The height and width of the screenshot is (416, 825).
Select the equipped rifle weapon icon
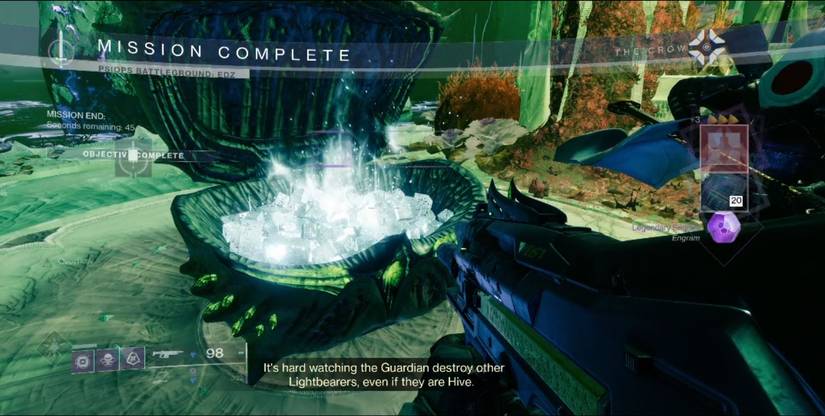coord(168,355)
